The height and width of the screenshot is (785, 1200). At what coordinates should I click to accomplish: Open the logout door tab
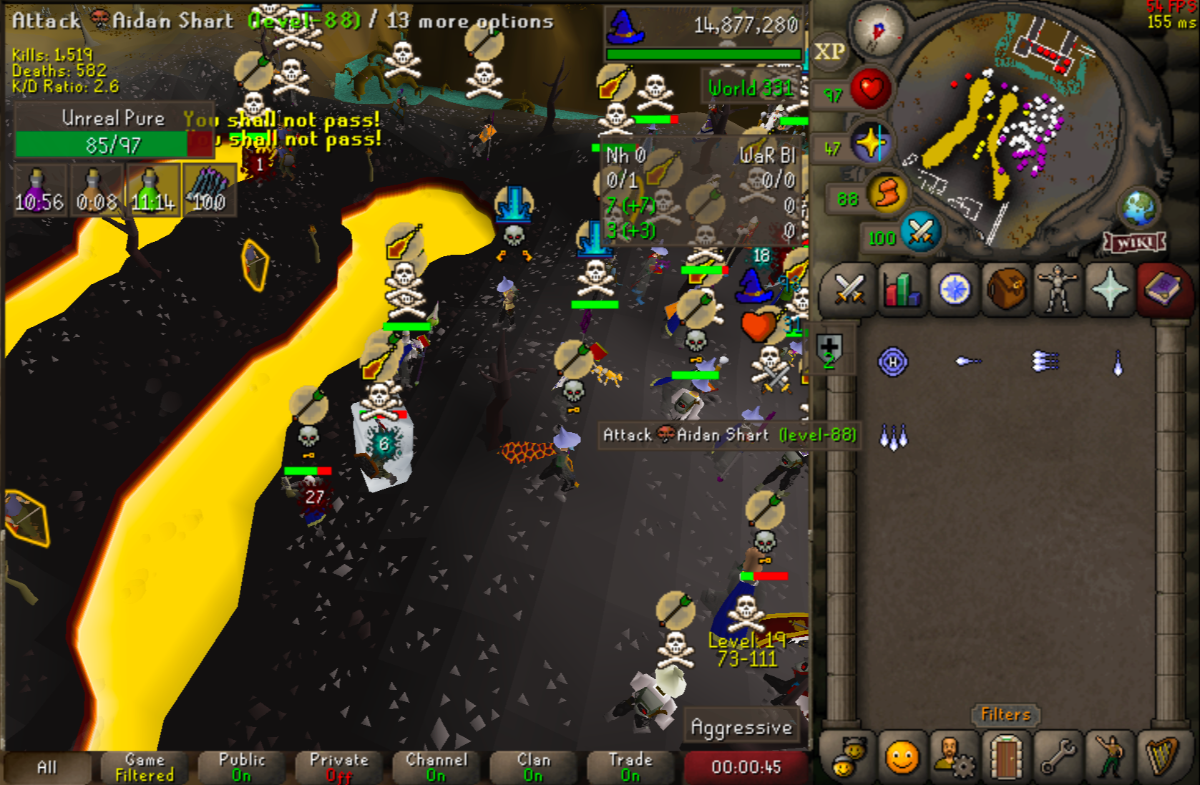(1005, 757)
